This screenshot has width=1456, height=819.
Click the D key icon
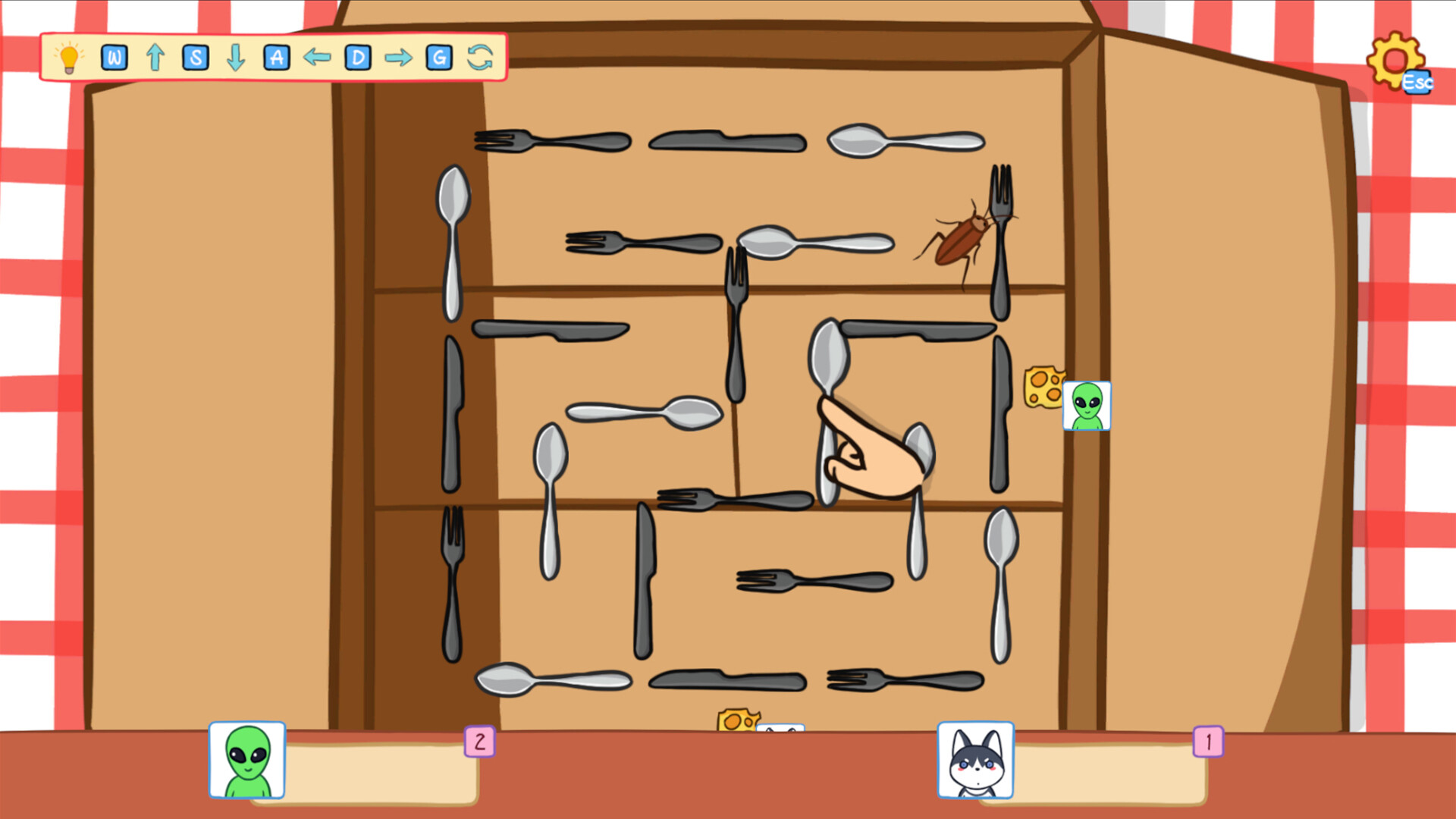click(357, 55)
